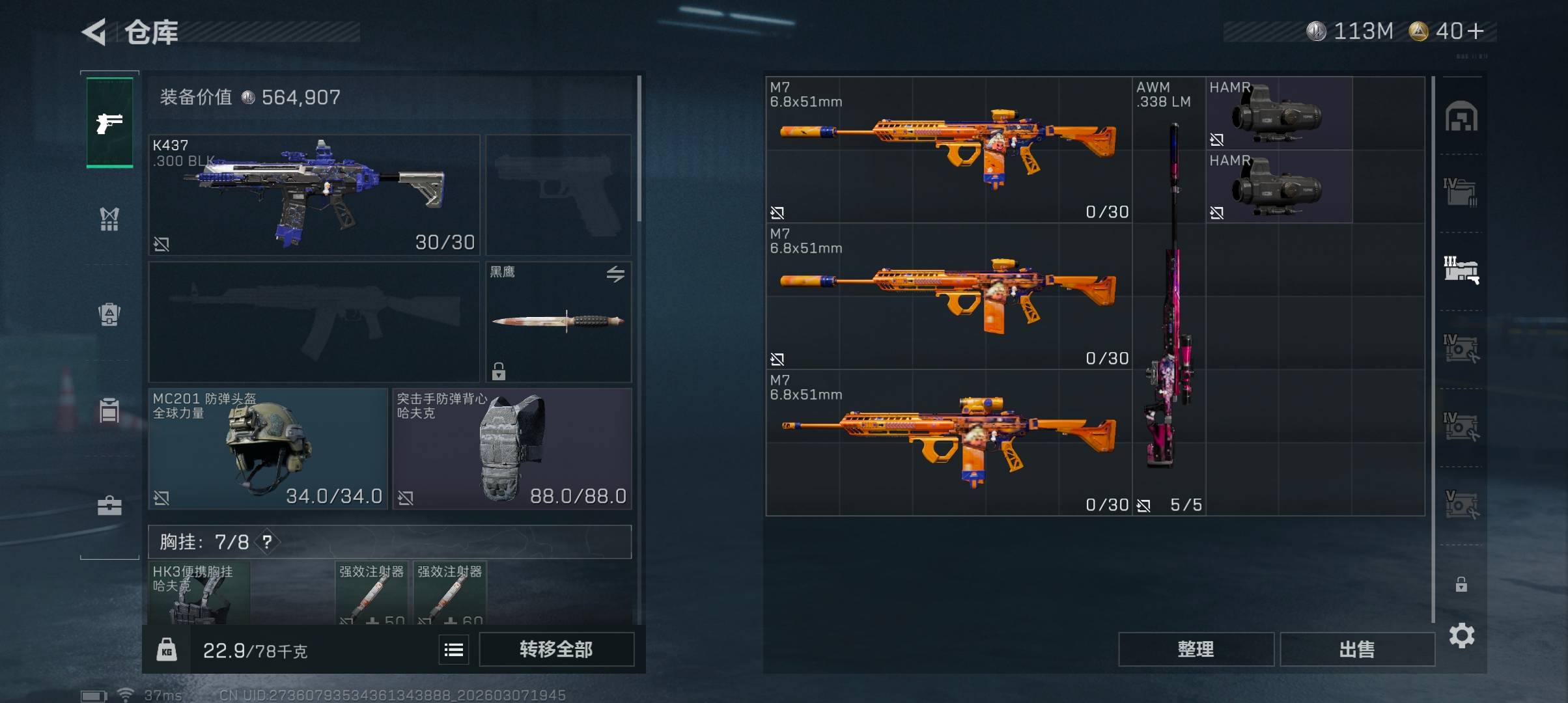Select the 突击手防弹背心 armor vest
Image resolution: width=1568 pixels, height=703 pixels.
coord(512,448)
